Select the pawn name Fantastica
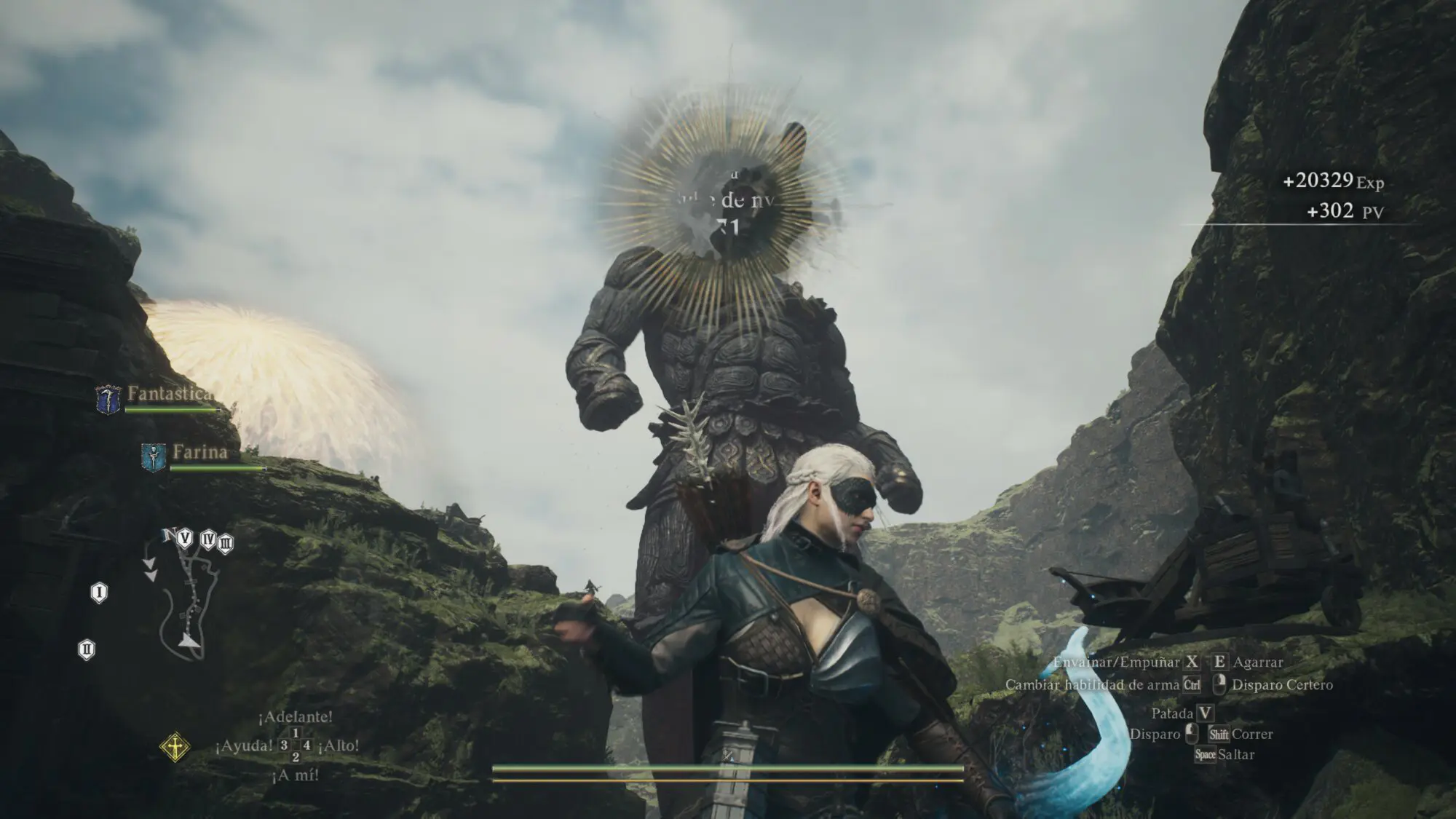Image resolution: width=1456 pixels, height=819 pixels. pyautogui.click(x=170, y=394)
